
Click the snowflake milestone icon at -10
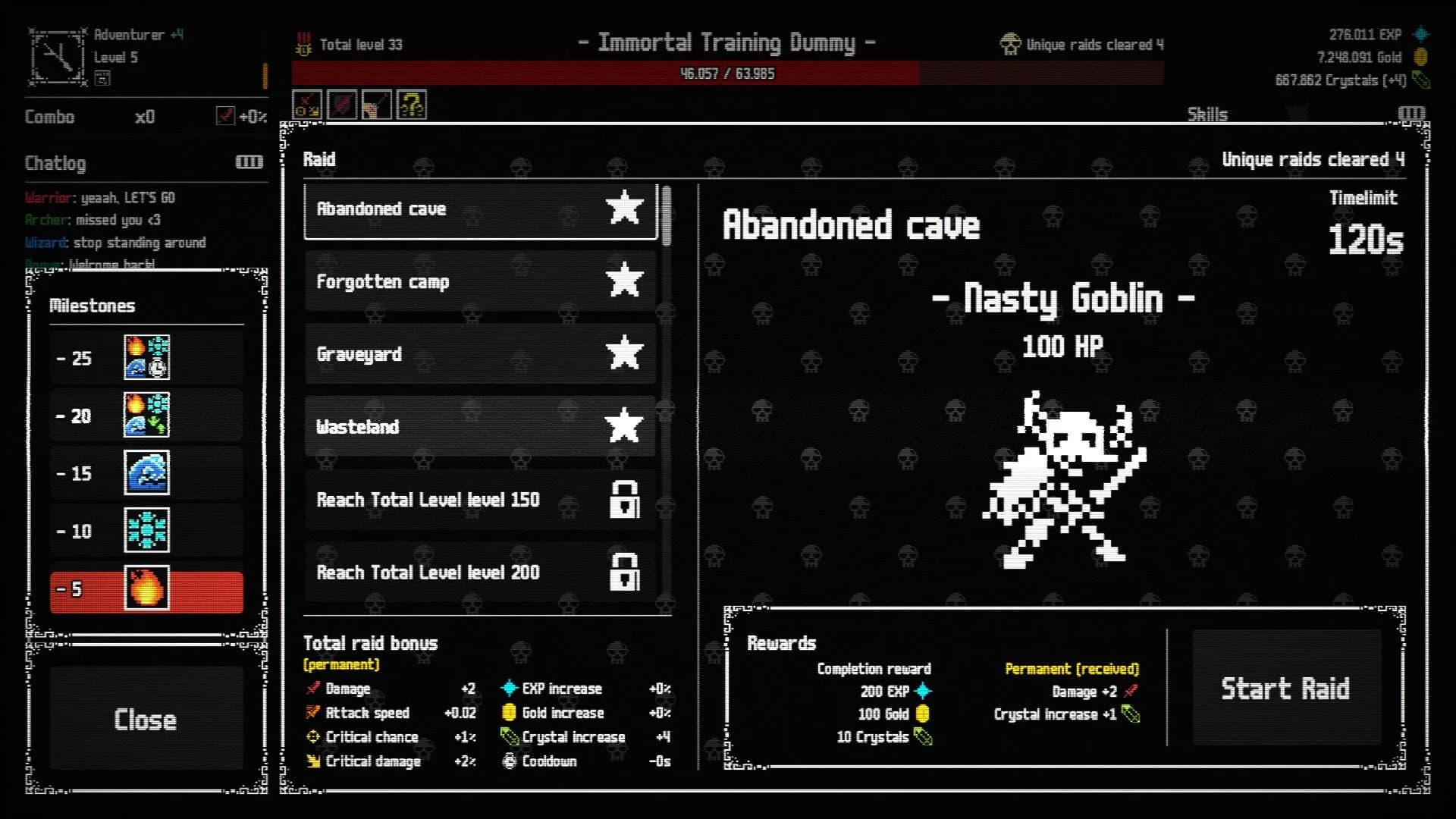click(x=147, y=531)
